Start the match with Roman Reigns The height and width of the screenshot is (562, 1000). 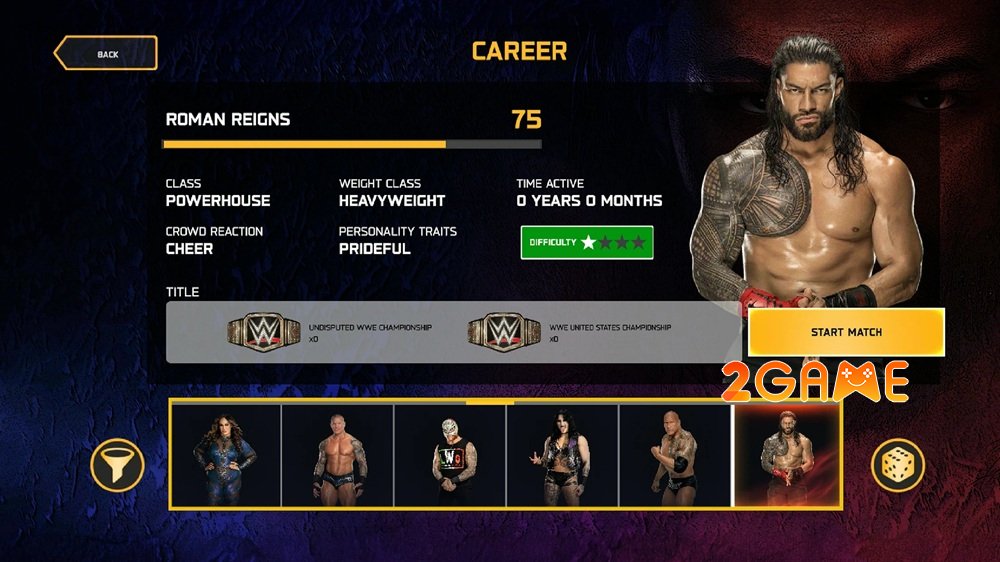click(x=846, y=332)
